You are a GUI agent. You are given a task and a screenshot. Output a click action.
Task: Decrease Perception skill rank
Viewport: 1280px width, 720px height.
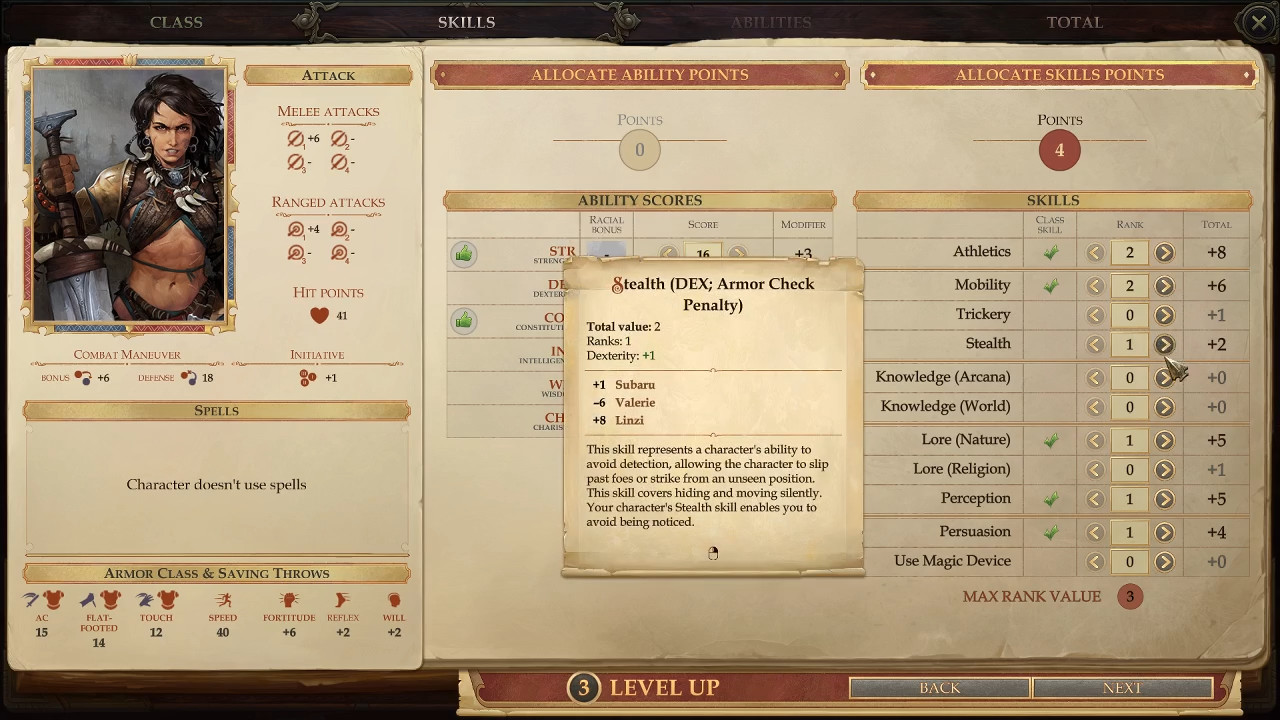click(x=1095, y=499)
